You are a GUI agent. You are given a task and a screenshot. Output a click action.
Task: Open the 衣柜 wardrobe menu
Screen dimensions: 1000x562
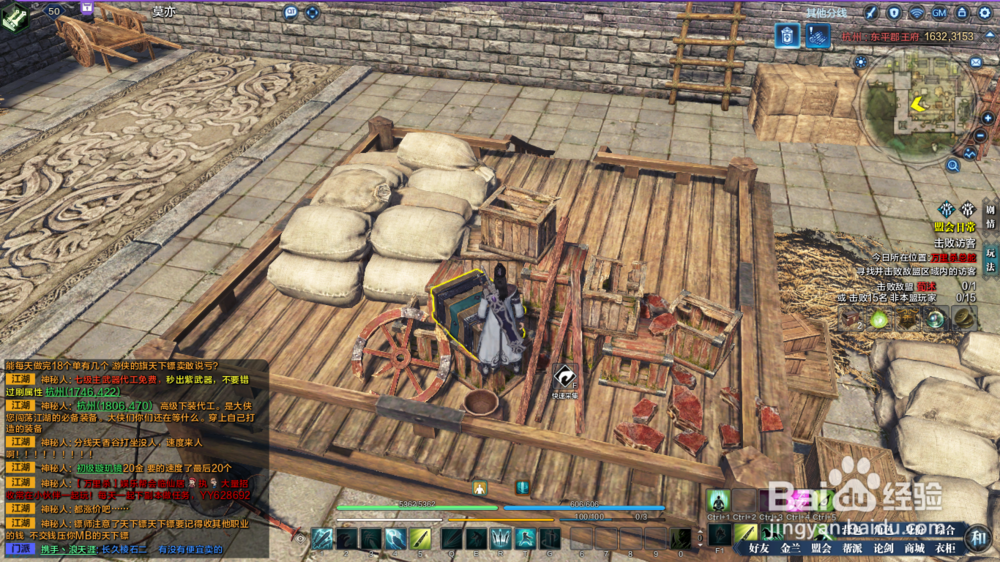click(x=945, y=548)
